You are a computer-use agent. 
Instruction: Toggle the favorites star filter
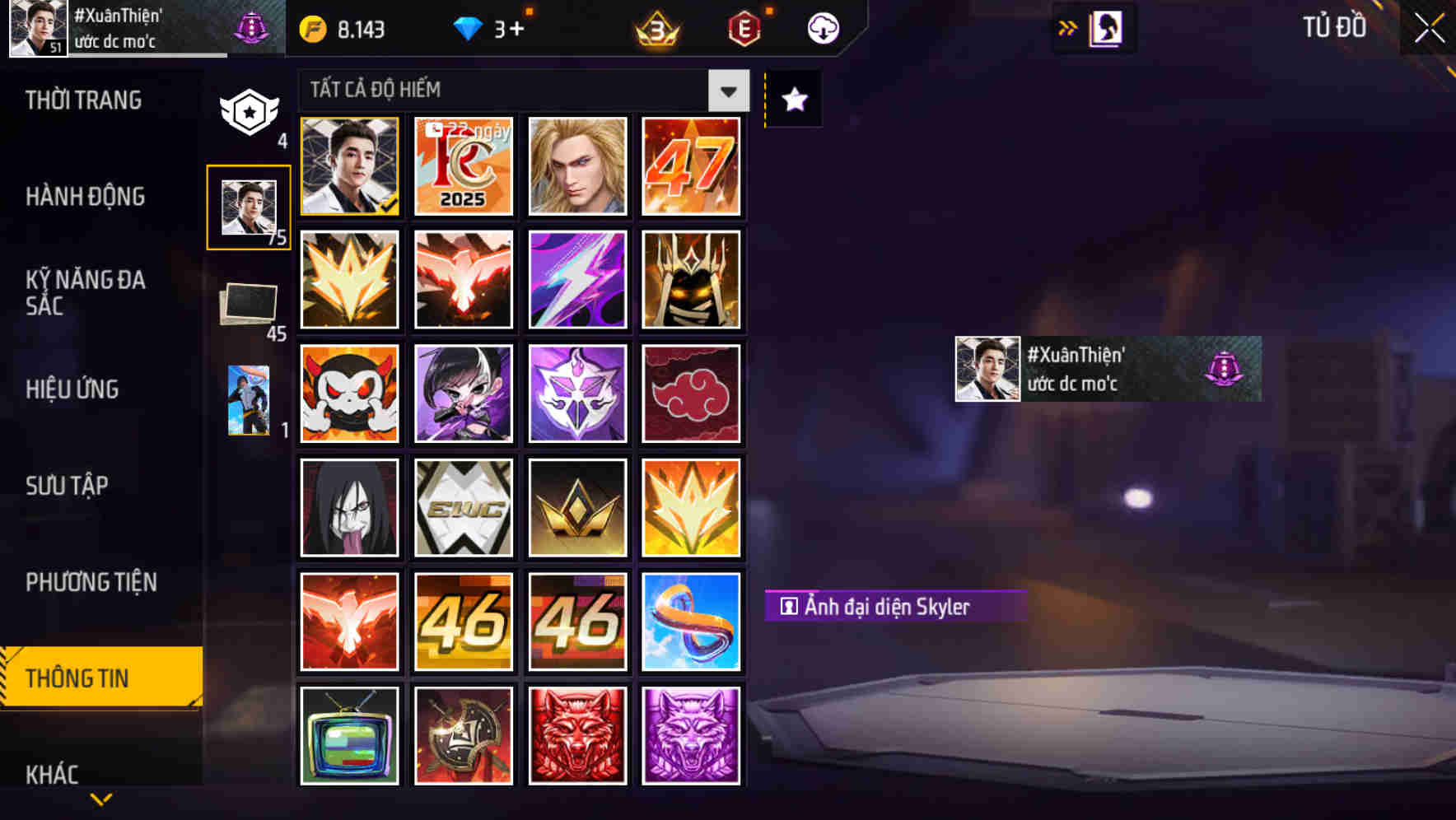click(x=792, y=100)
